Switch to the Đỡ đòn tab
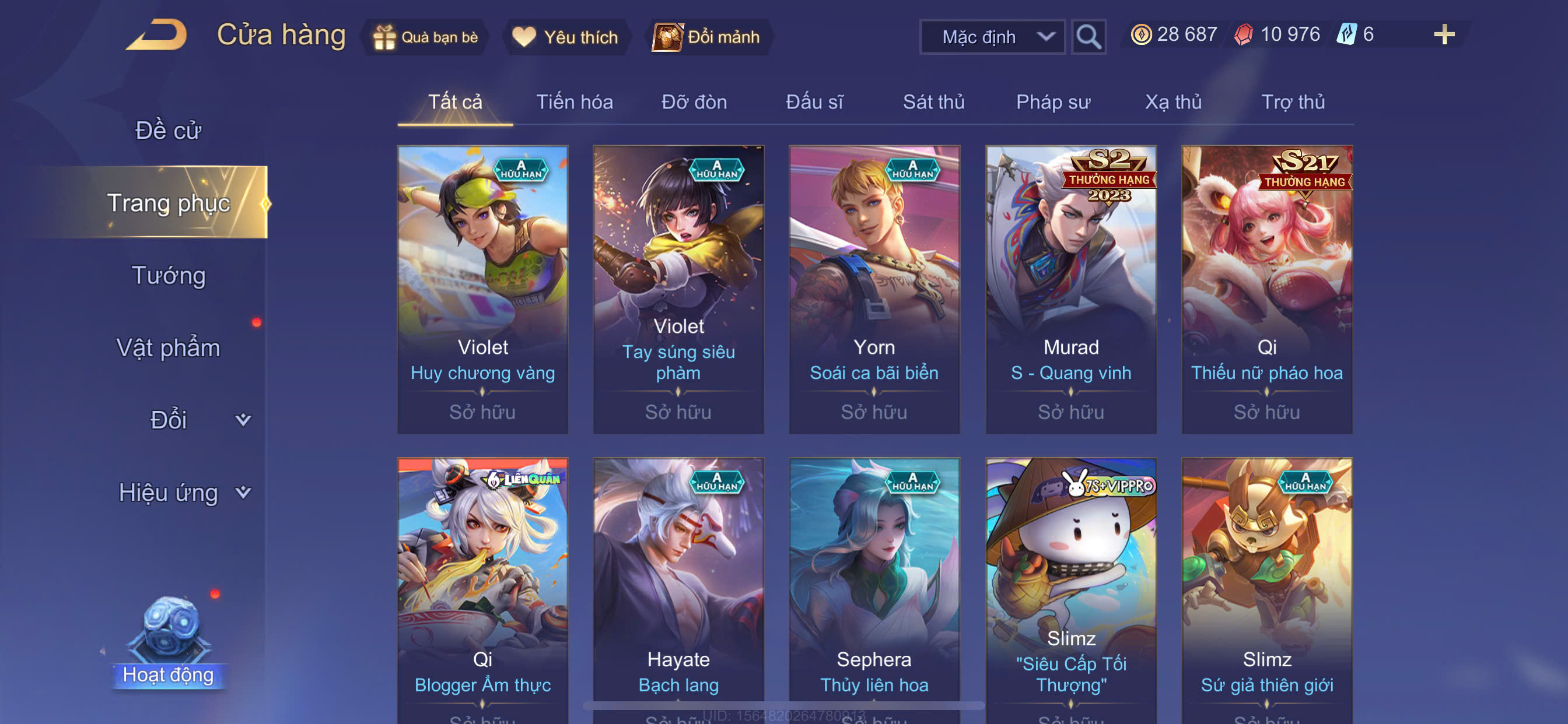 pyautogui.click(x=694, y=102)
